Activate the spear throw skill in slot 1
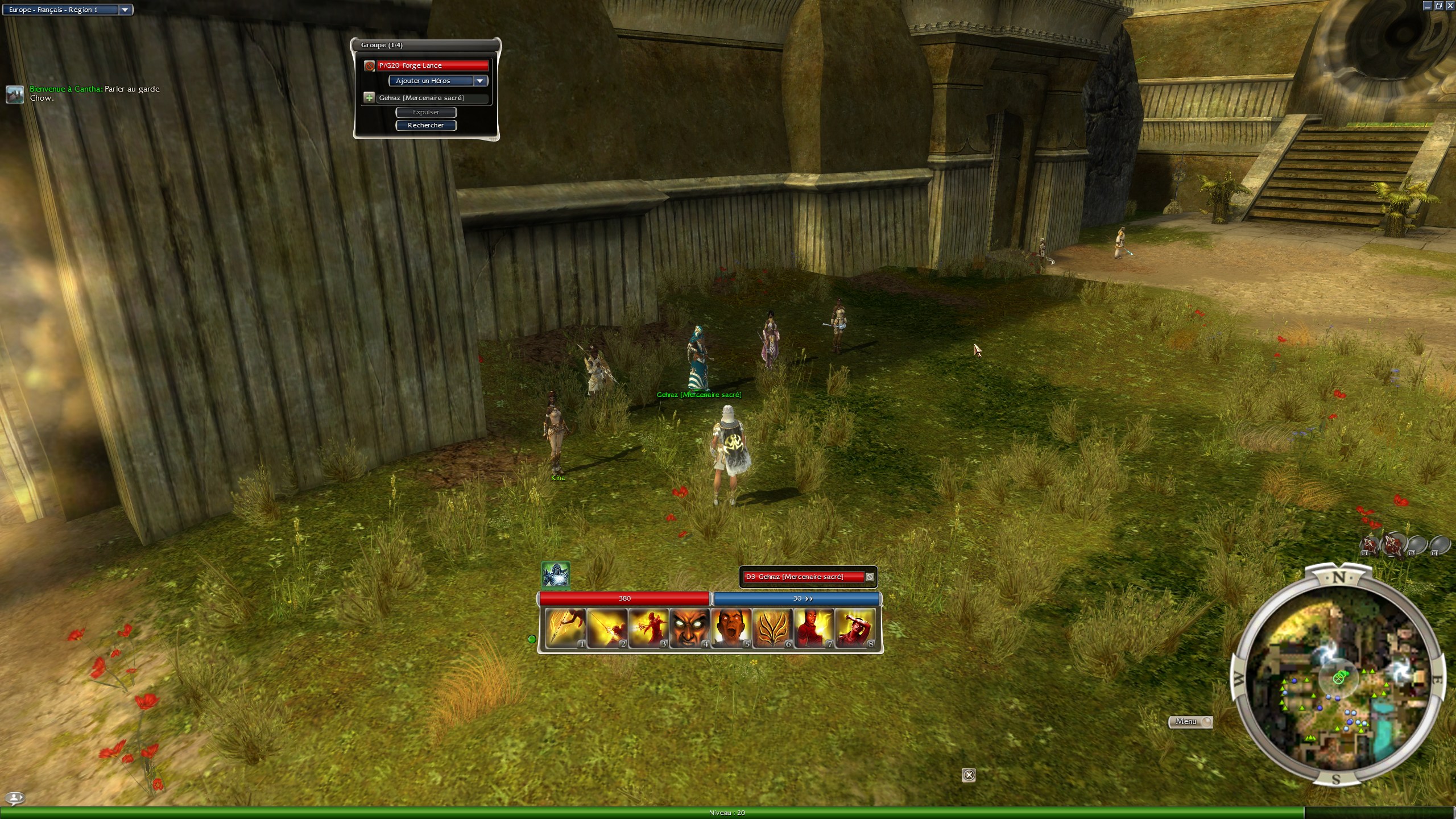Image resolution: width=1456 pixels, height=819 pixels. point(565,628)
